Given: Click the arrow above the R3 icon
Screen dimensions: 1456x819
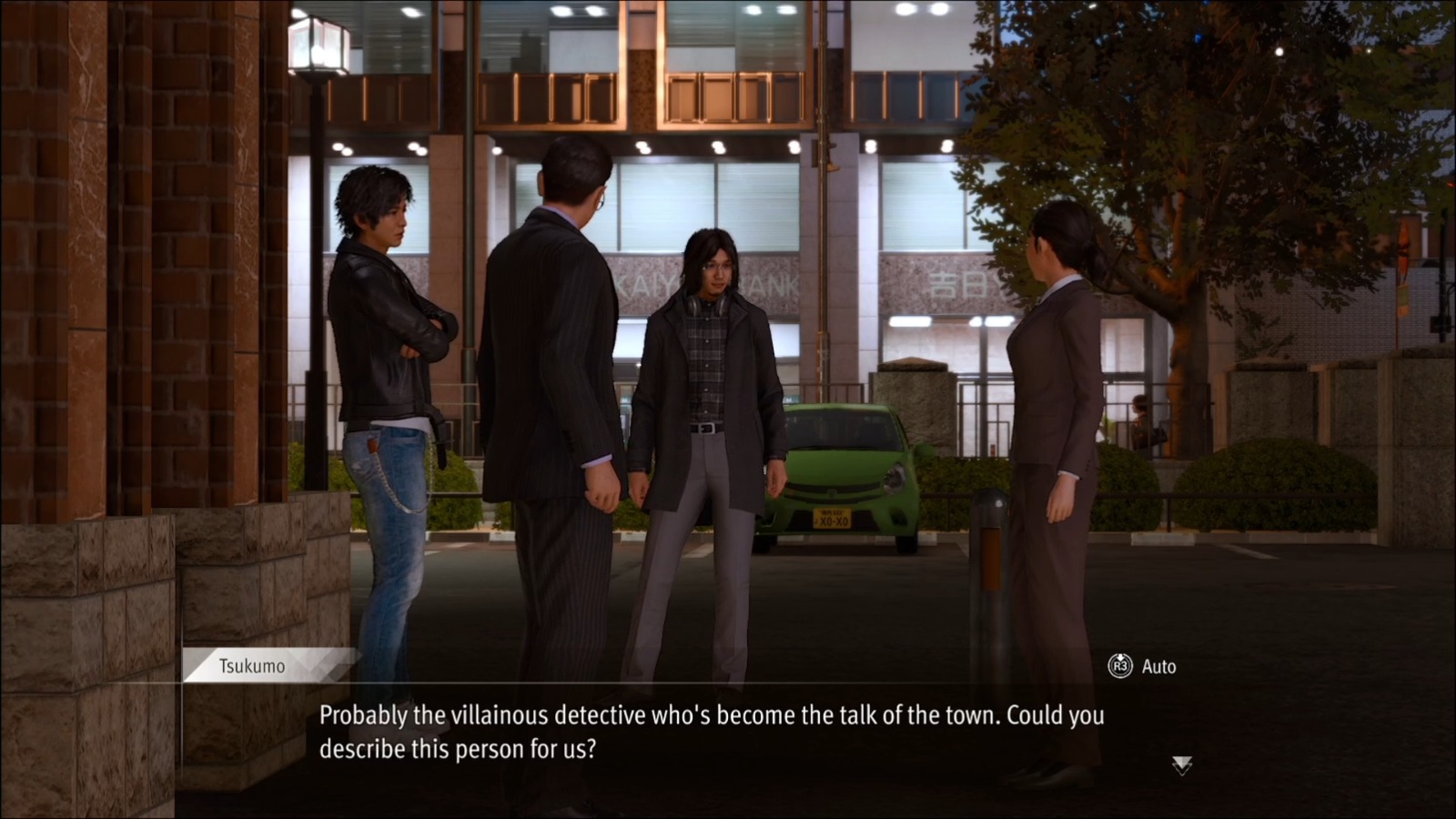Looking at the screenshot, I should tap(1121, 657).
